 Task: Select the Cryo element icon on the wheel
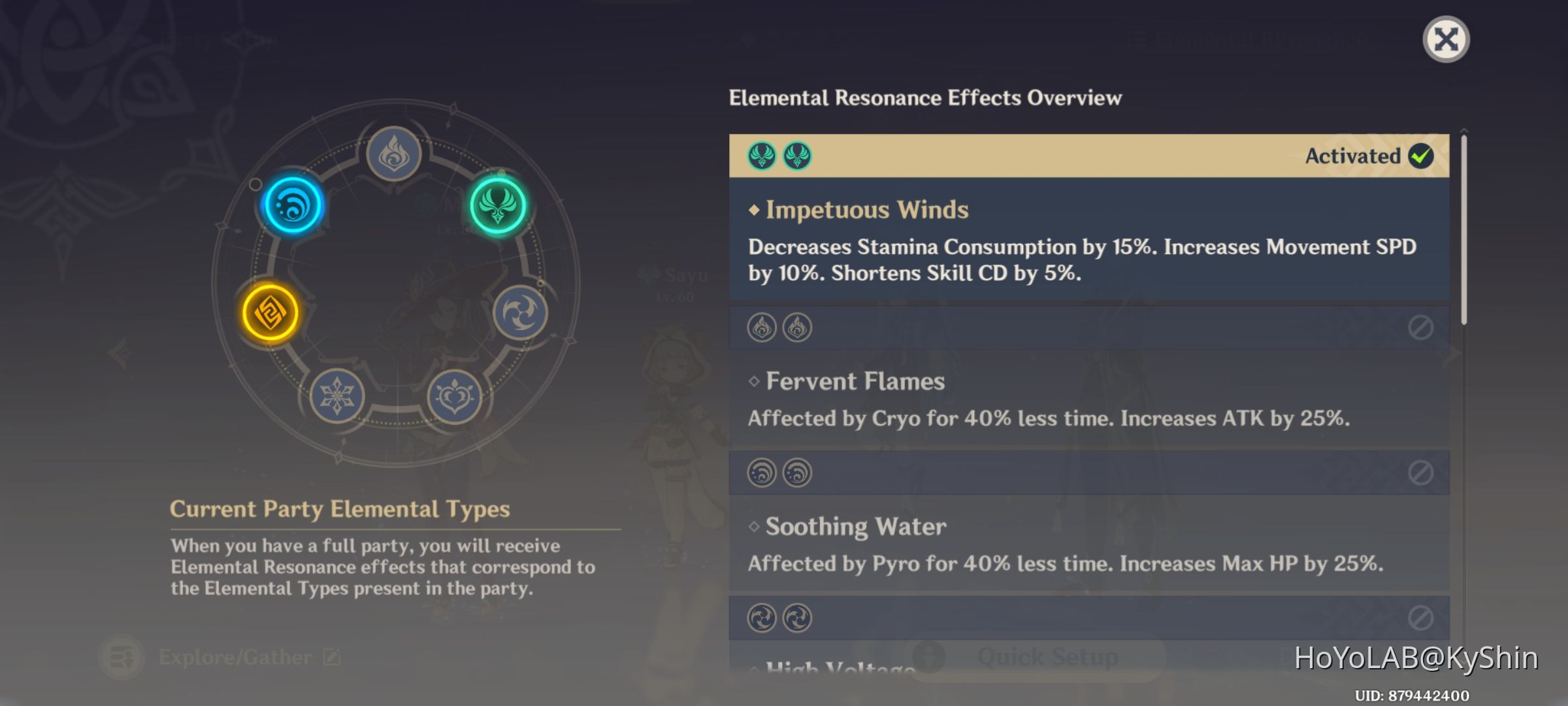coord(338,396)
